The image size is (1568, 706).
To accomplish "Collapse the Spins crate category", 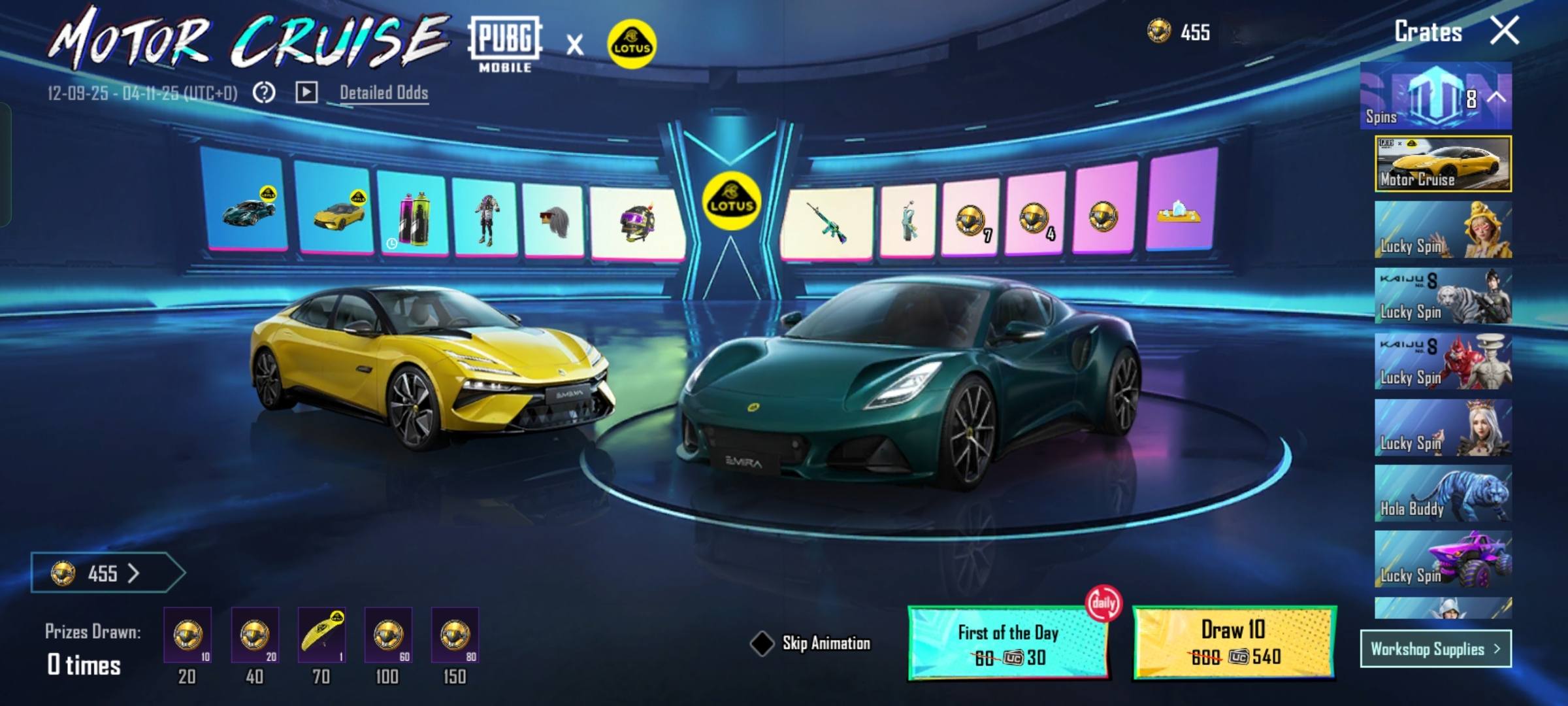I will (1497, 97).
